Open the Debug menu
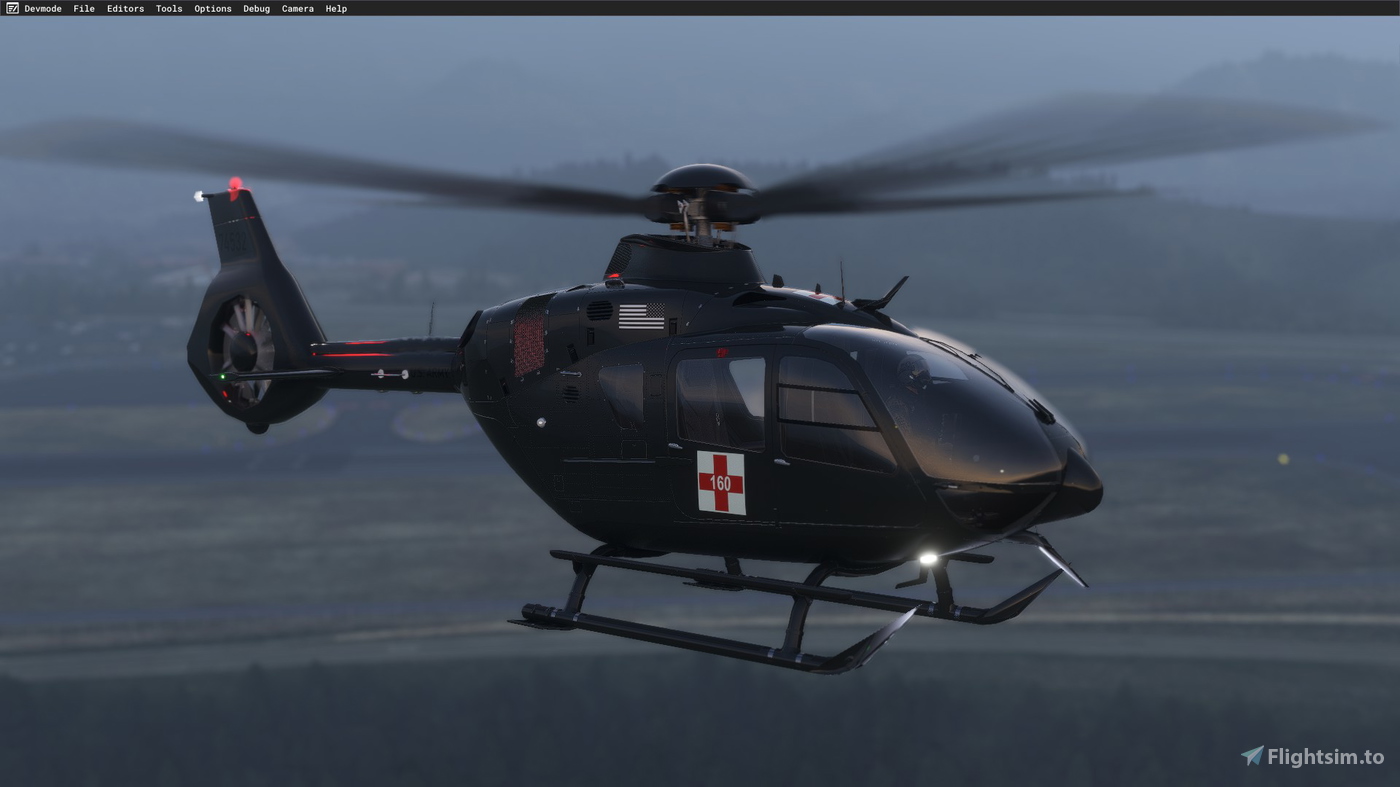 (256, 8)
